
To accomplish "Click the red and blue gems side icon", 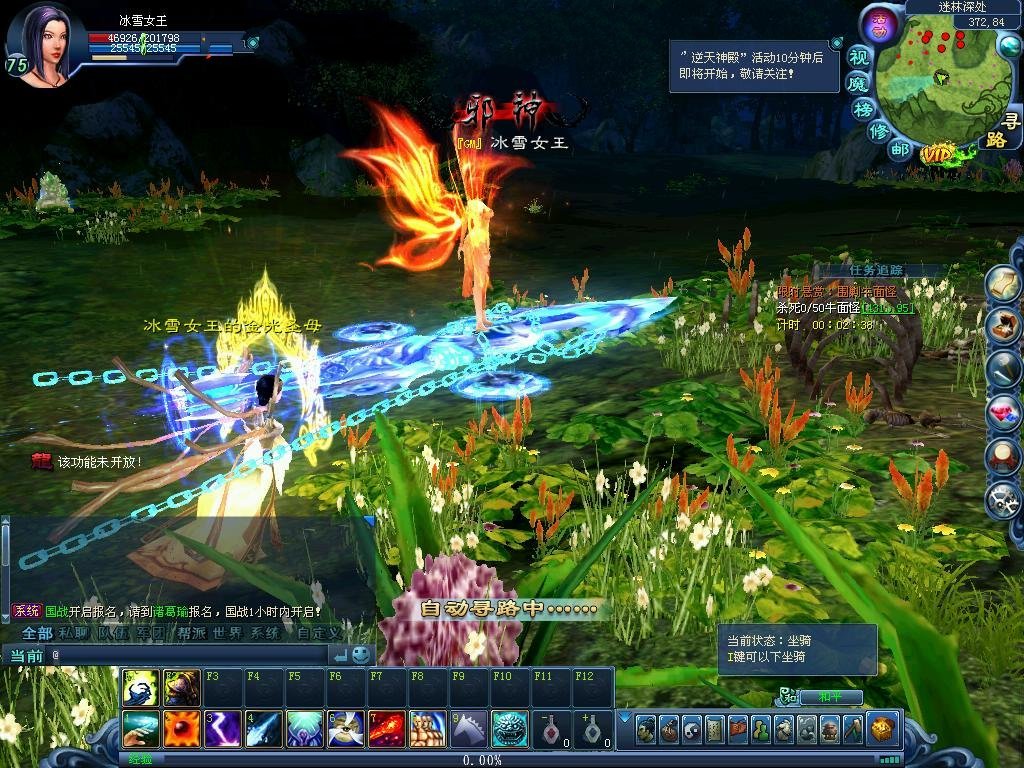I will coord(1004,411).
